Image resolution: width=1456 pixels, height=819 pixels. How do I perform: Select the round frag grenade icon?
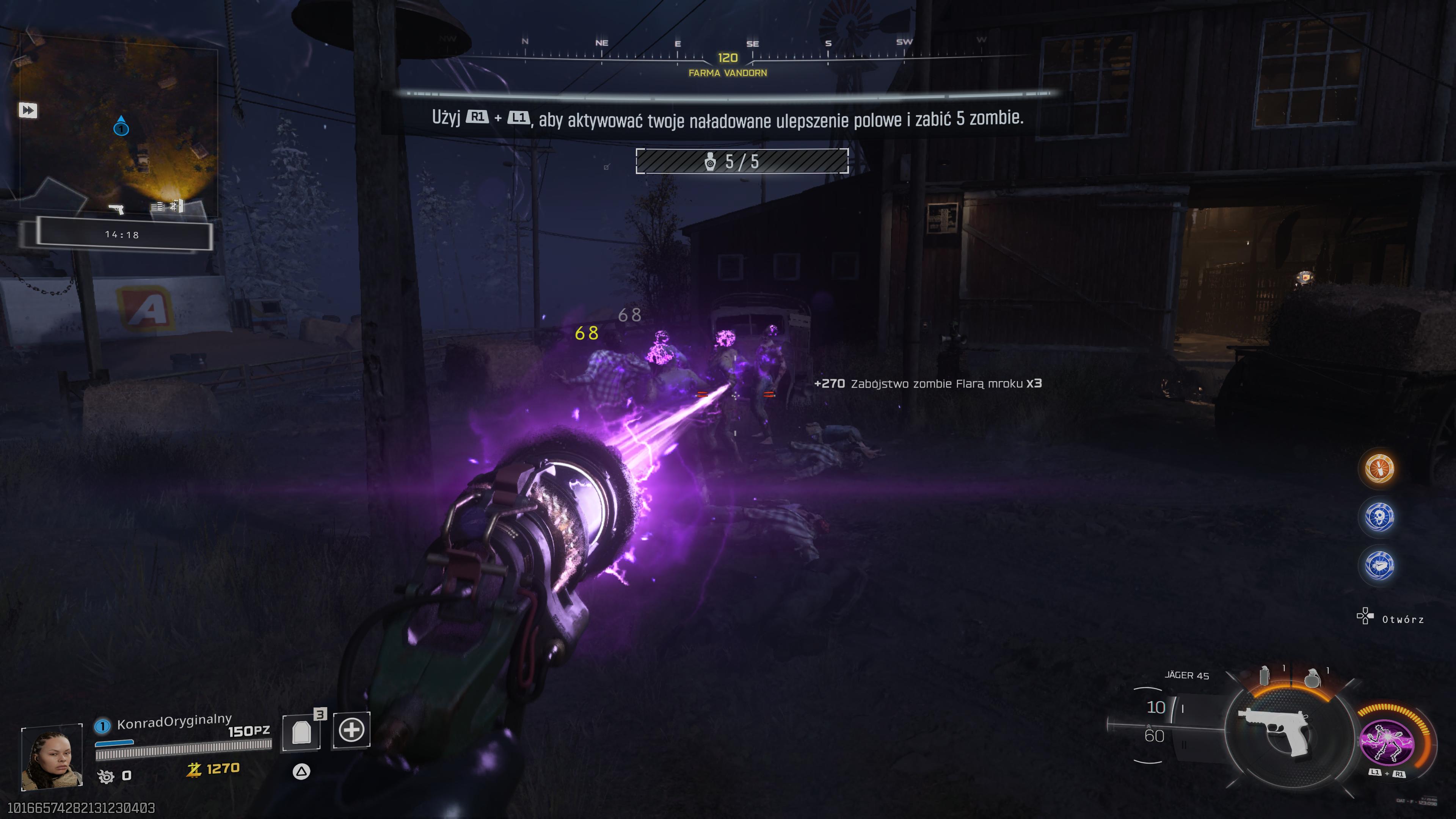click(x=1312, y=677)
